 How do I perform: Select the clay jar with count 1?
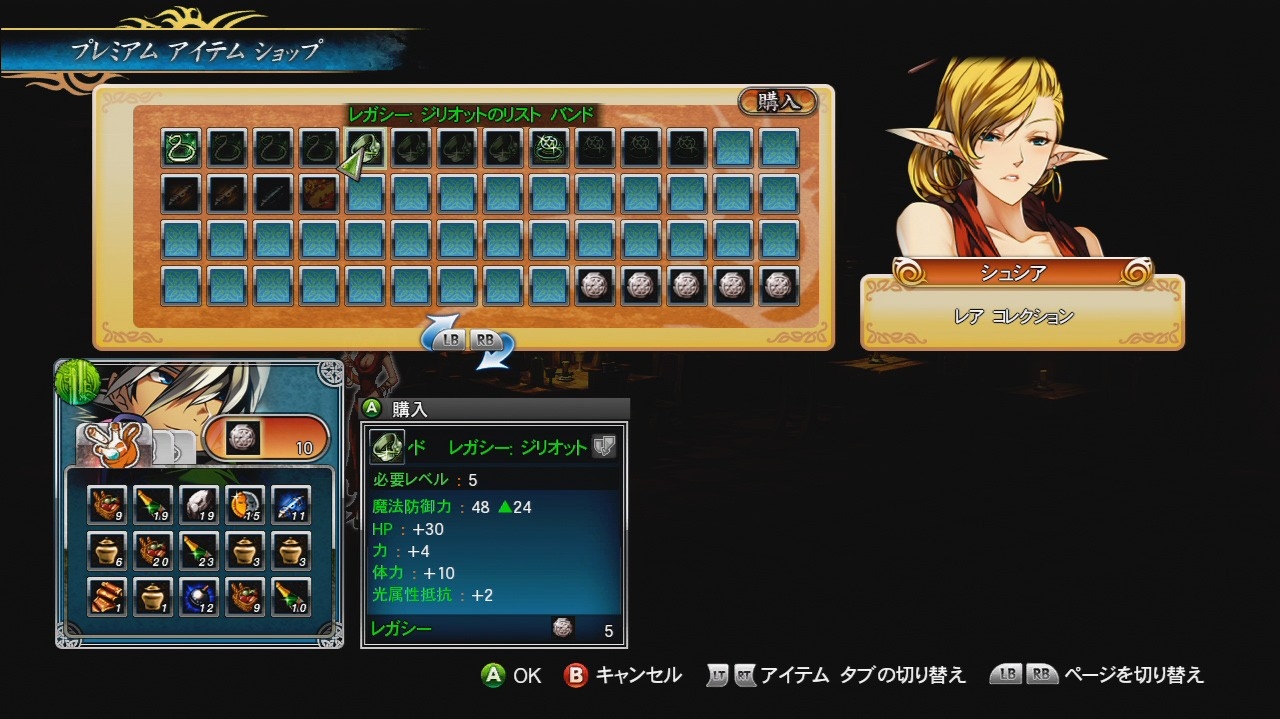point(153,597)
